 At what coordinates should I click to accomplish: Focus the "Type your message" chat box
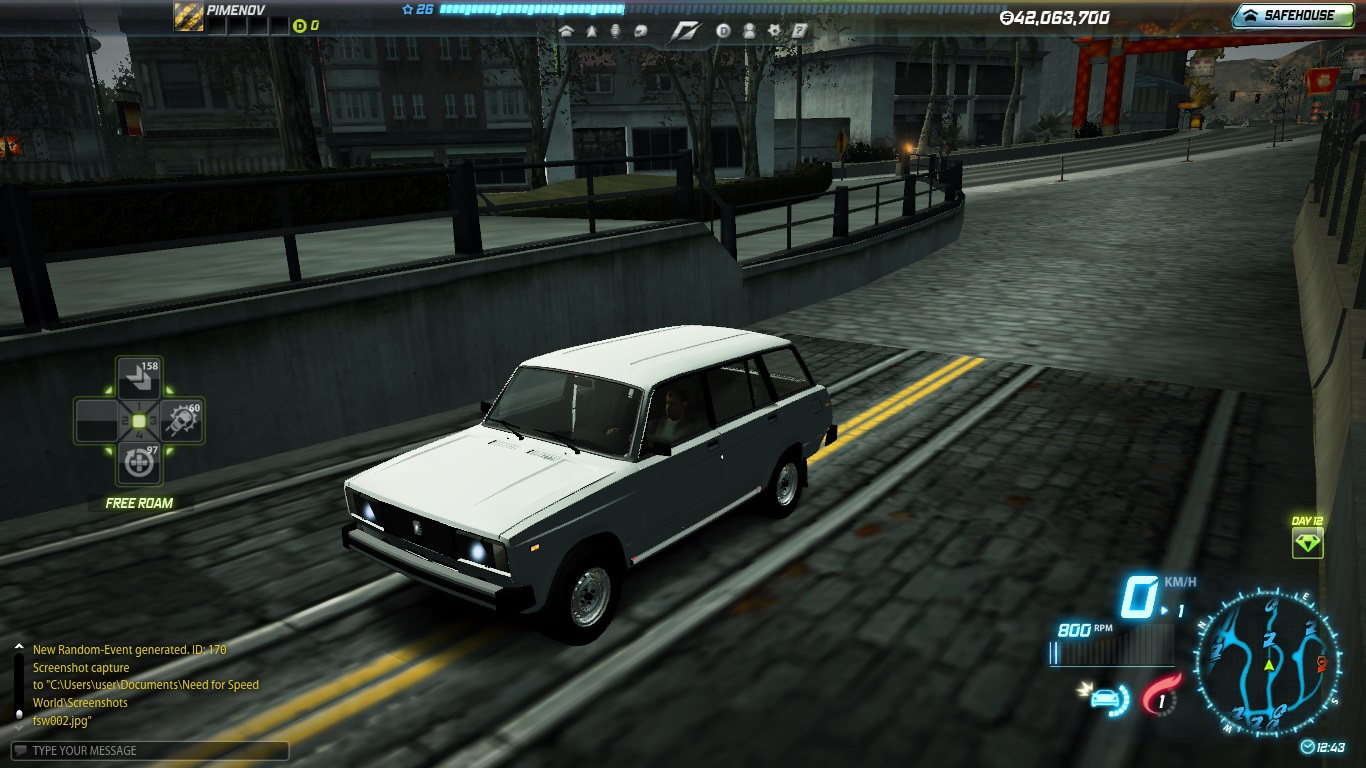(x=150, y=751)
